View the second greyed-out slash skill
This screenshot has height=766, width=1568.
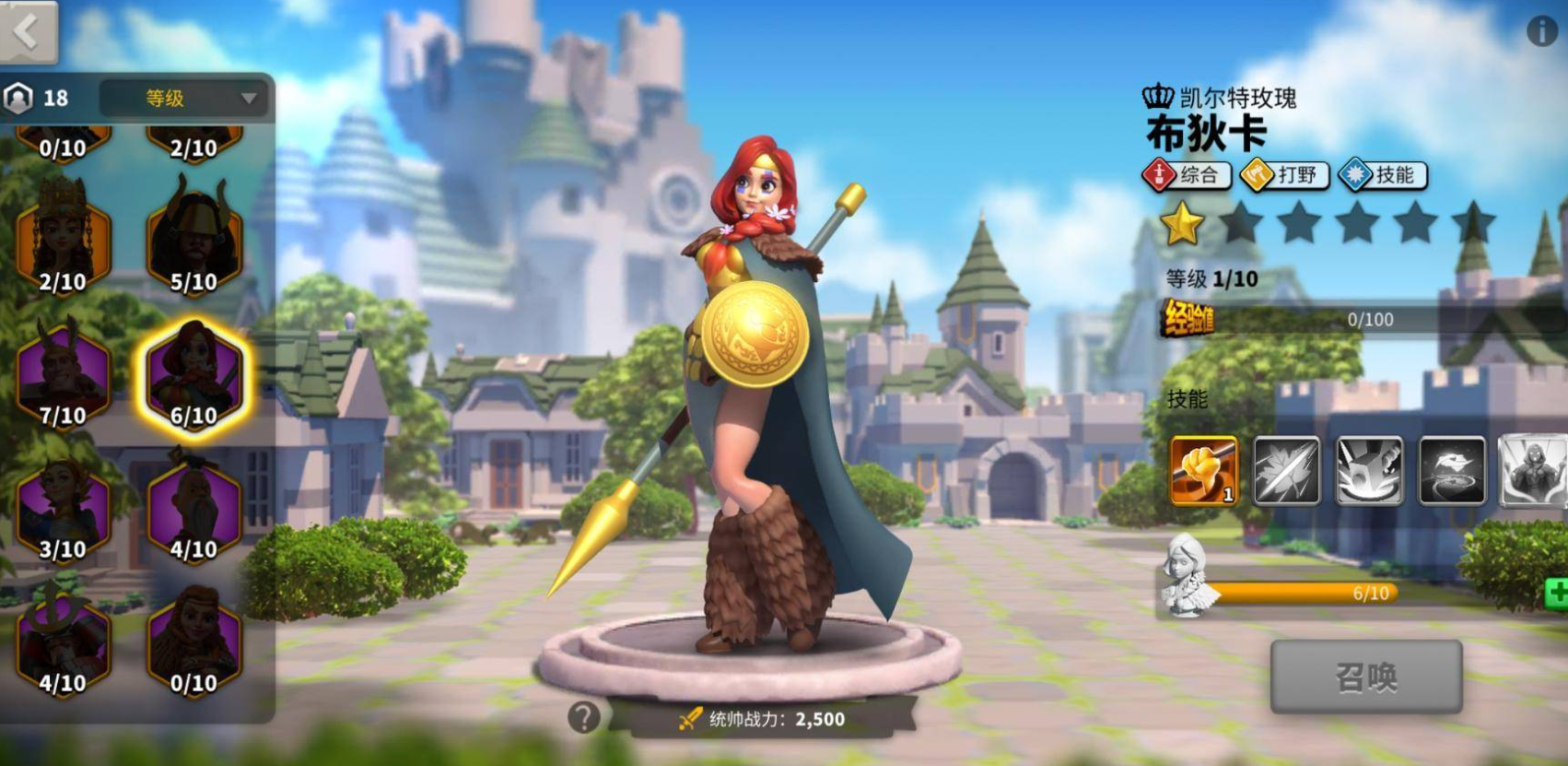[x=1286, y=471]
